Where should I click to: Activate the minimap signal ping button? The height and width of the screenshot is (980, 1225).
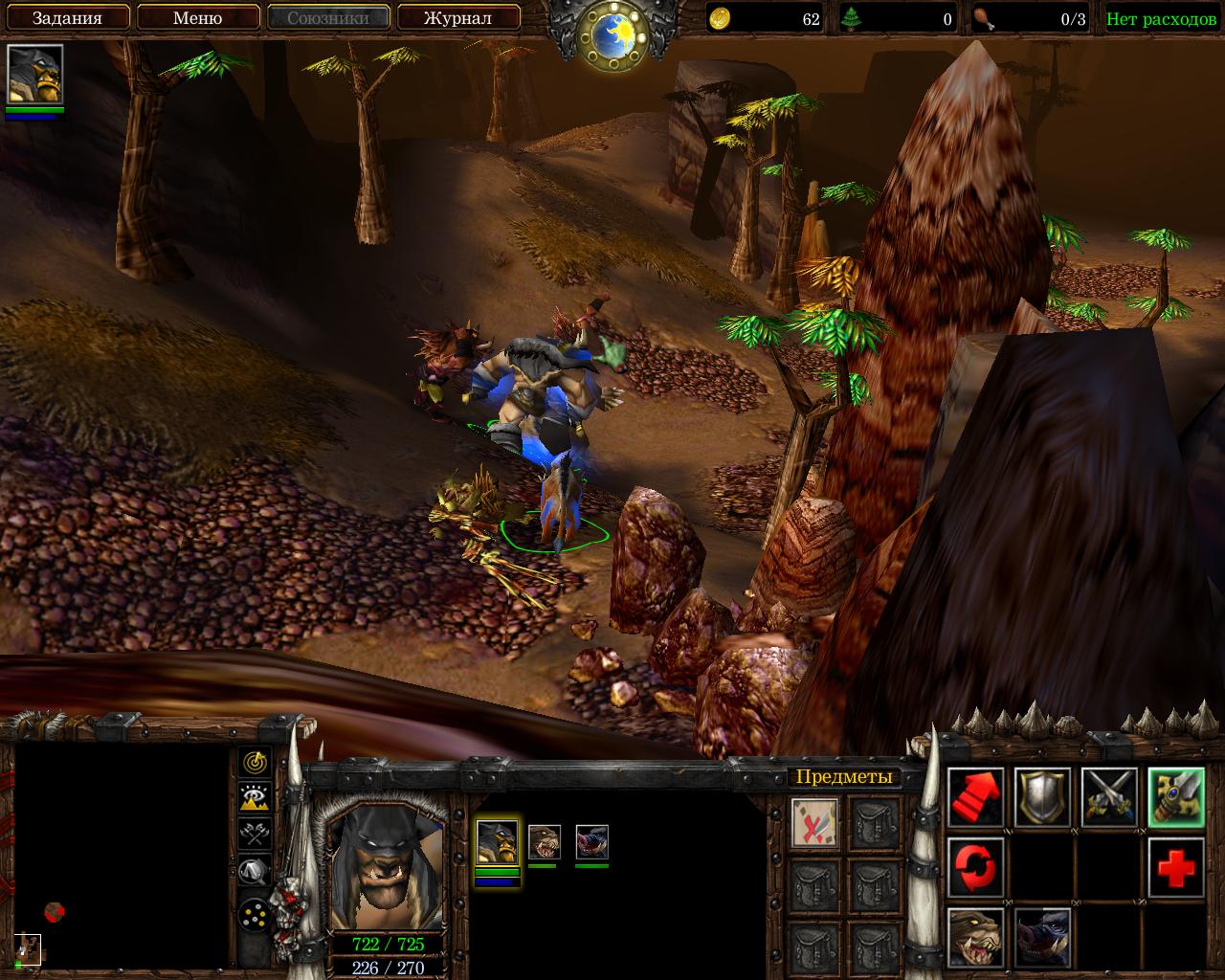coord(255,762)
